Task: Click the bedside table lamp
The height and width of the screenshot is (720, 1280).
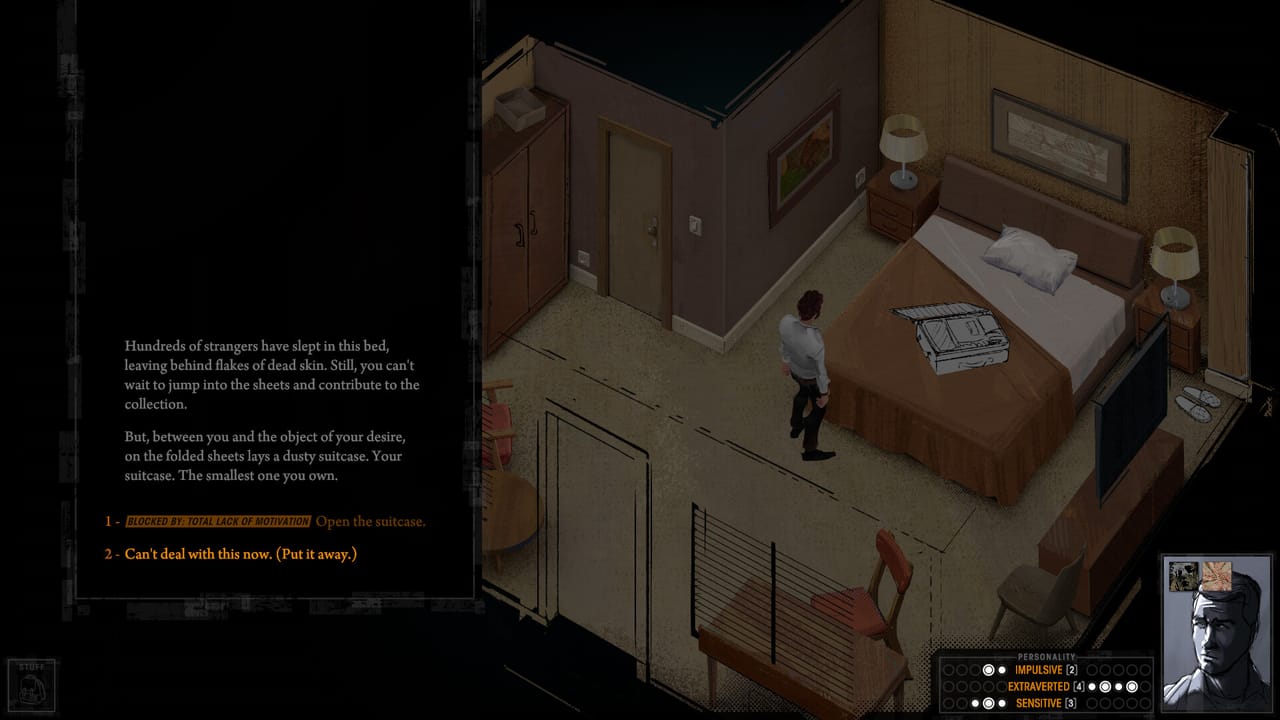Action: (x=905, y=140)
